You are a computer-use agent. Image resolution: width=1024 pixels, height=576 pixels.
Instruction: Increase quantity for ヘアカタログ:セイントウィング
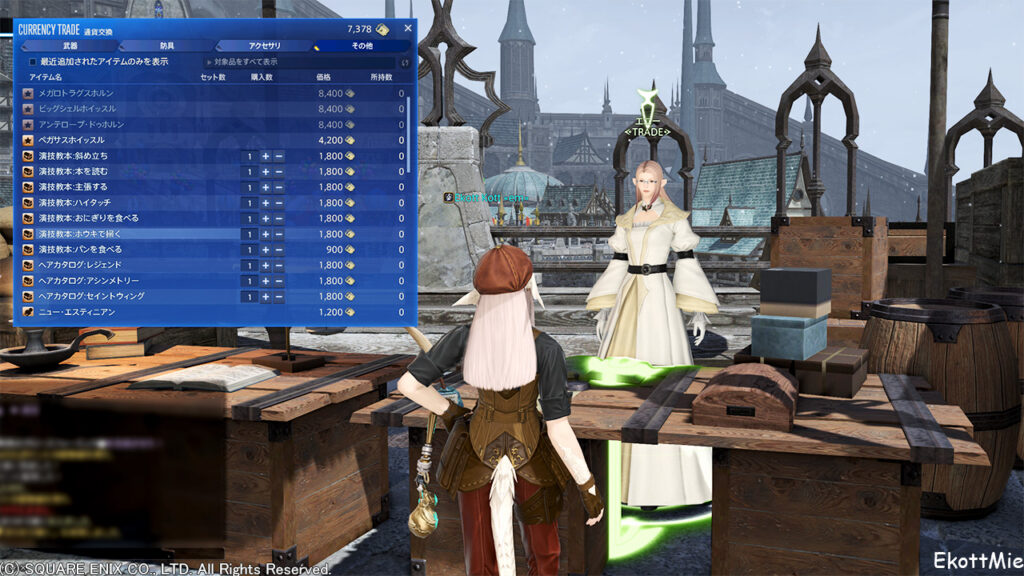coord(265,296)
